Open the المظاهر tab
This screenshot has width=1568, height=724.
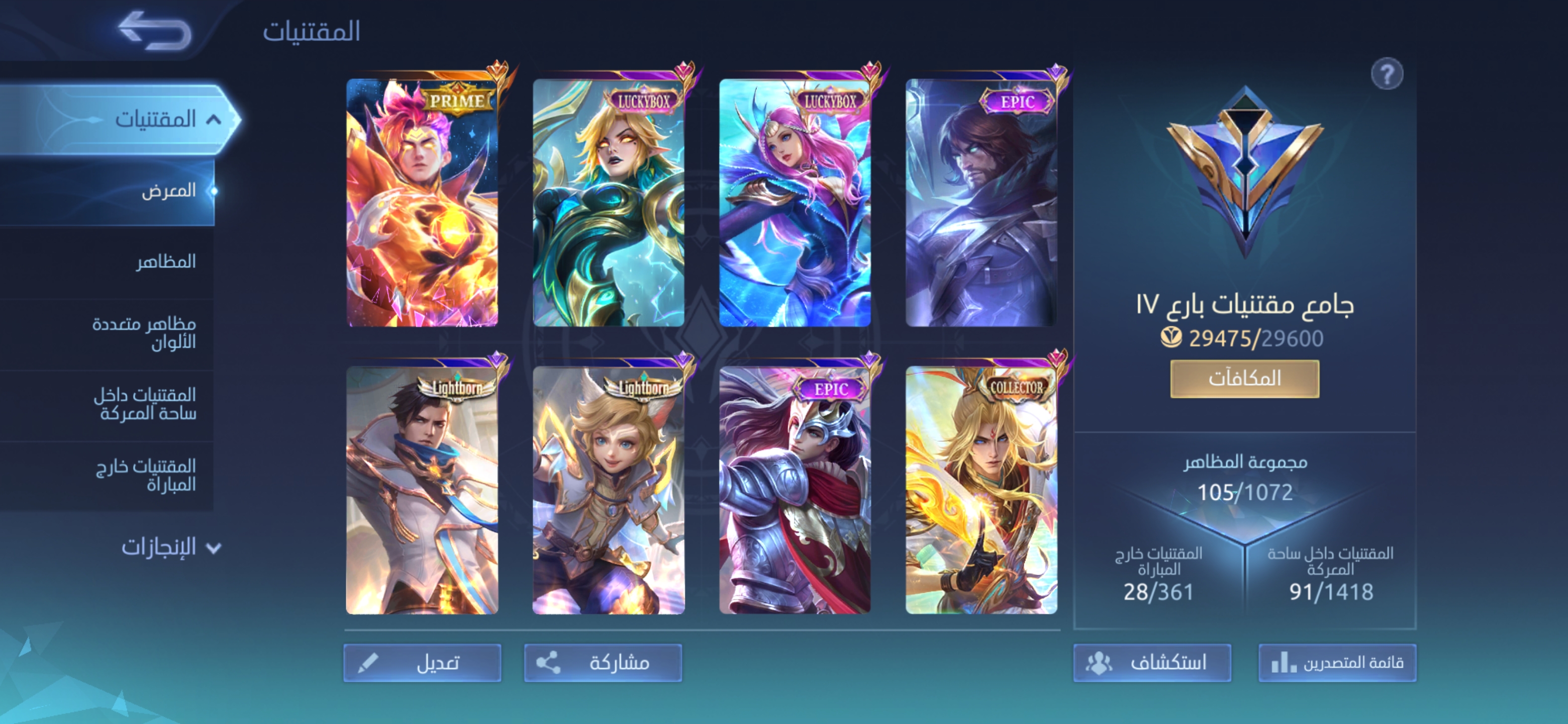tap(165, 262)
